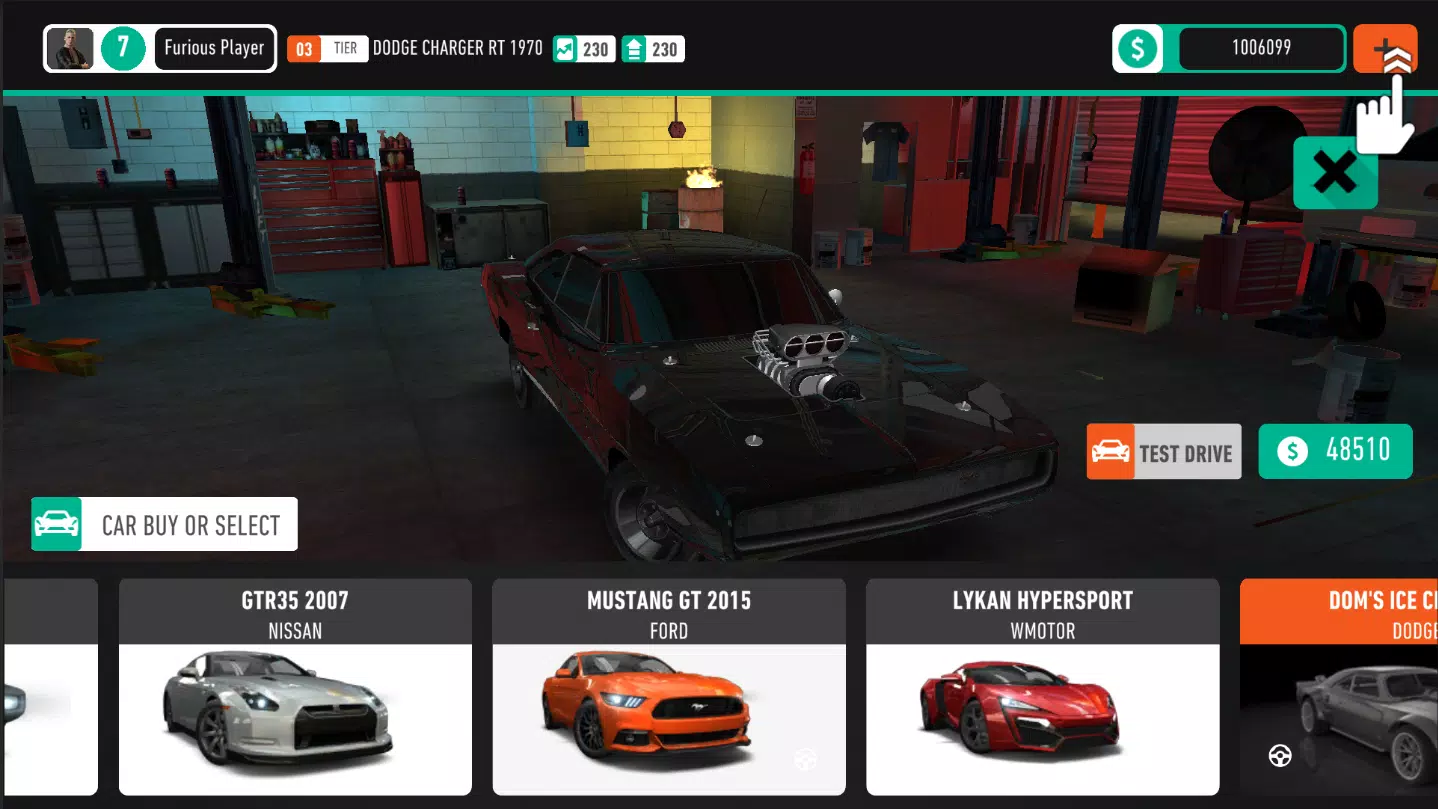This screenshot has height=809, width=1438.
Task: Click the orange Tier 03 badge
Action: [303, 47]
